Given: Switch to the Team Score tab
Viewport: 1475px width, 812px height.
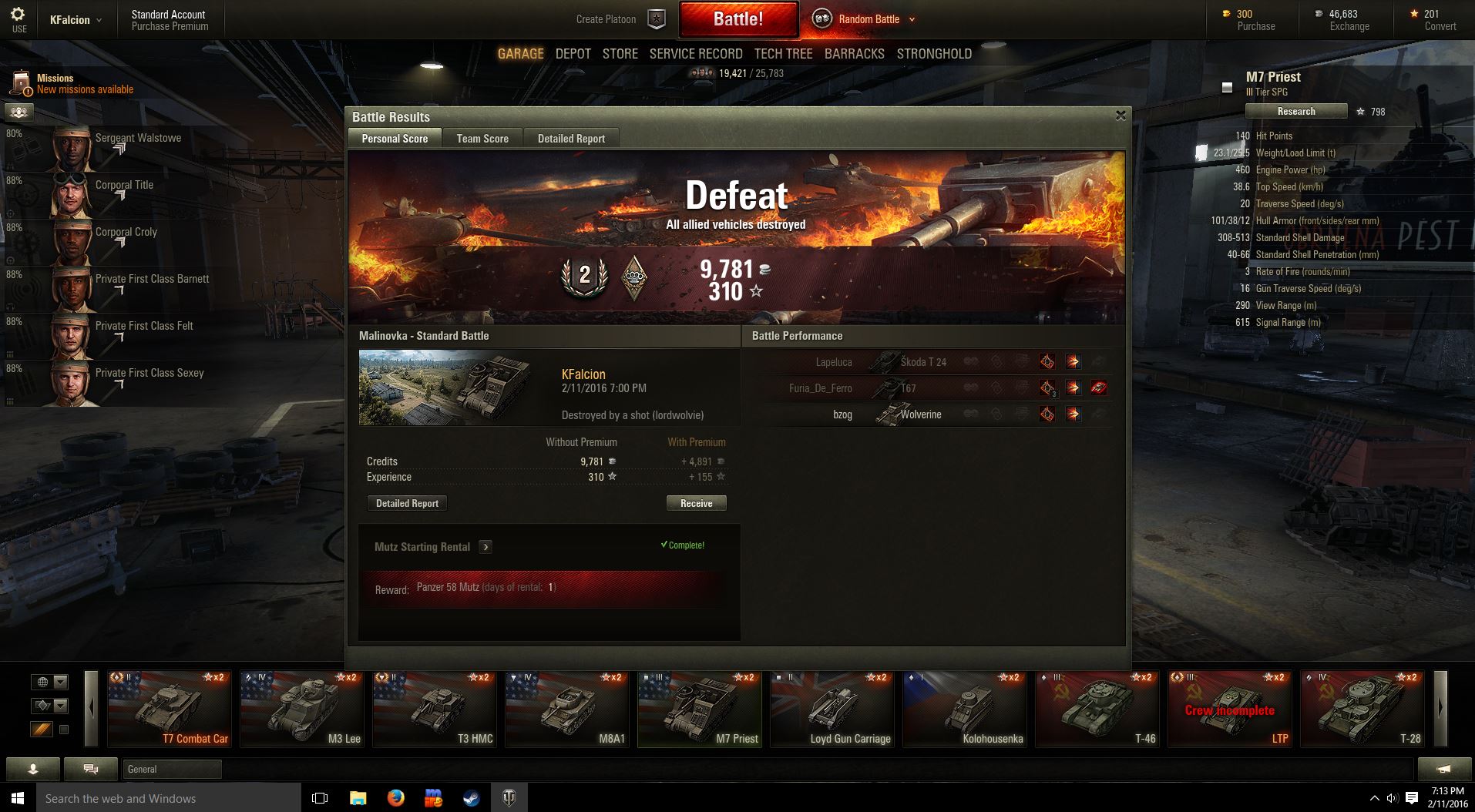Looking at the screenshot, I should tap(482, 139).
